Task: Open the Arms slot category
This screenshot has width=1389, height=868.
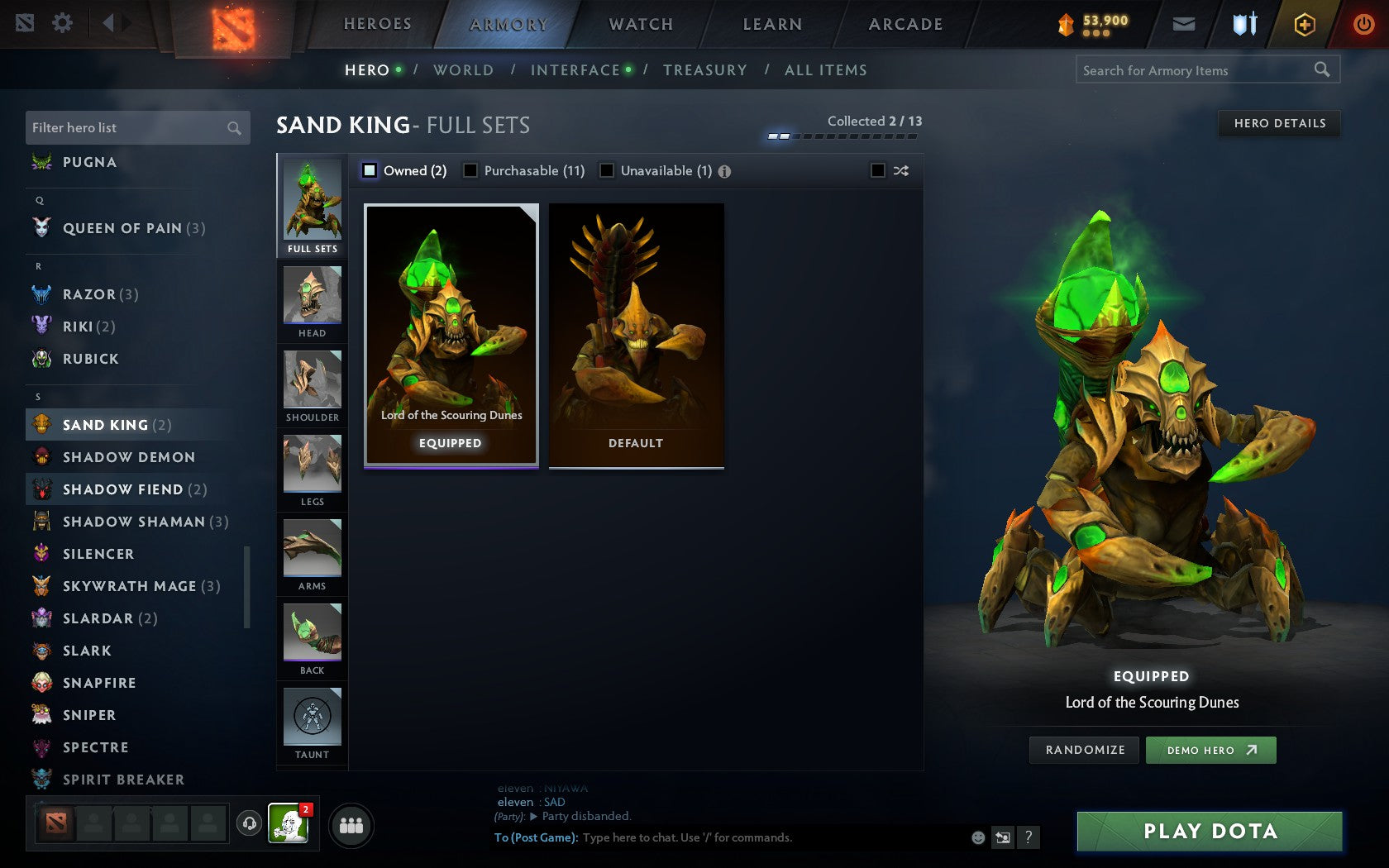Action: tap(312, 555)
